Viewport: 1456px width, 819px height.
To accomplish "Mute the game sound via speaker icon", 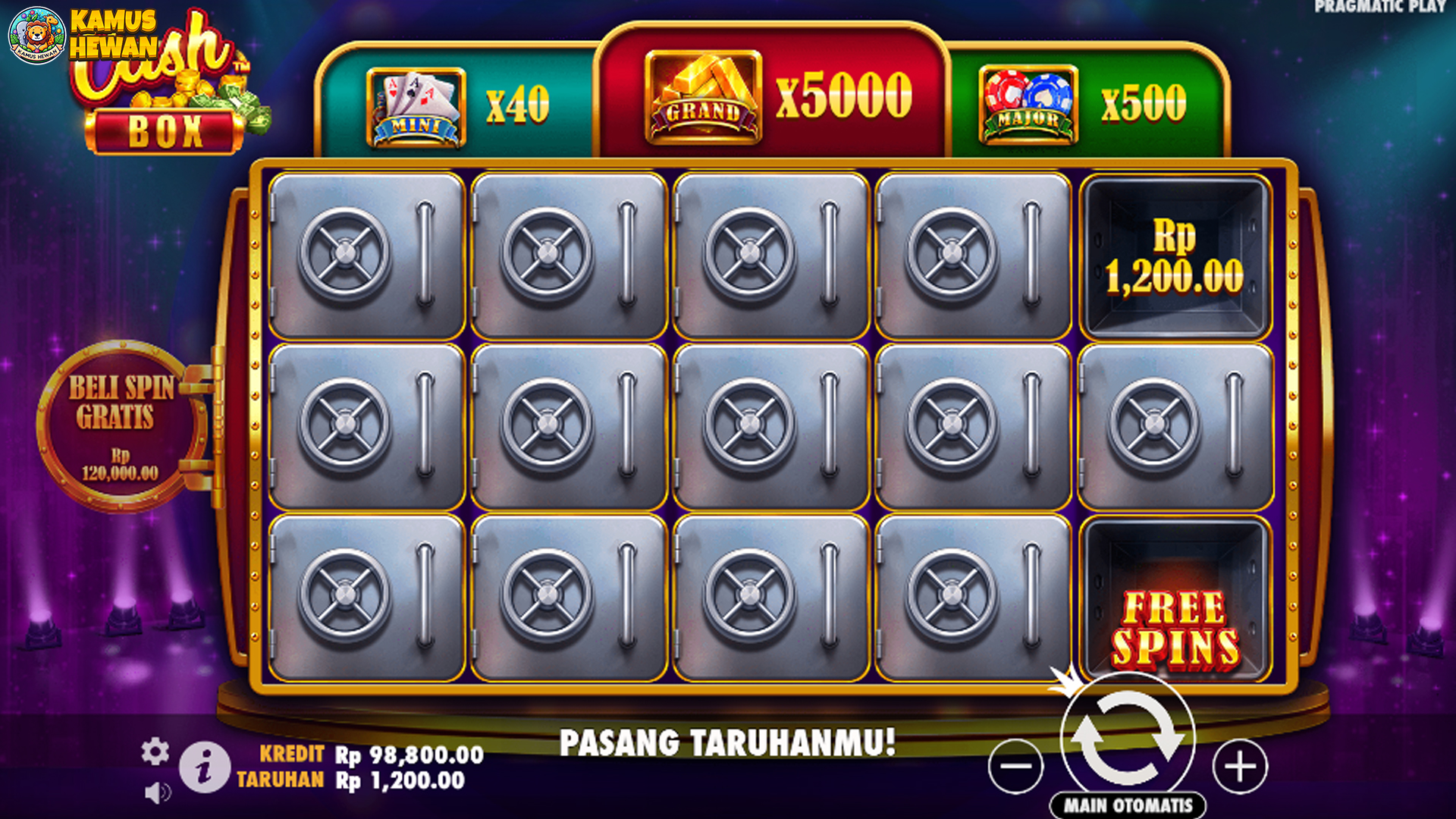I will point(157,791).
